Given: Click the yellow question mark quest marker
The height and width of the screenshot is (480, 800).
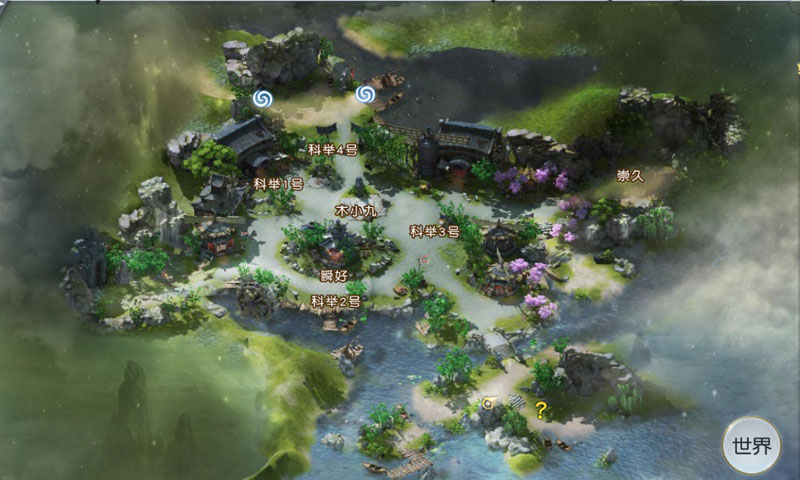Looking at the screenshot, I should pos(541,408).
